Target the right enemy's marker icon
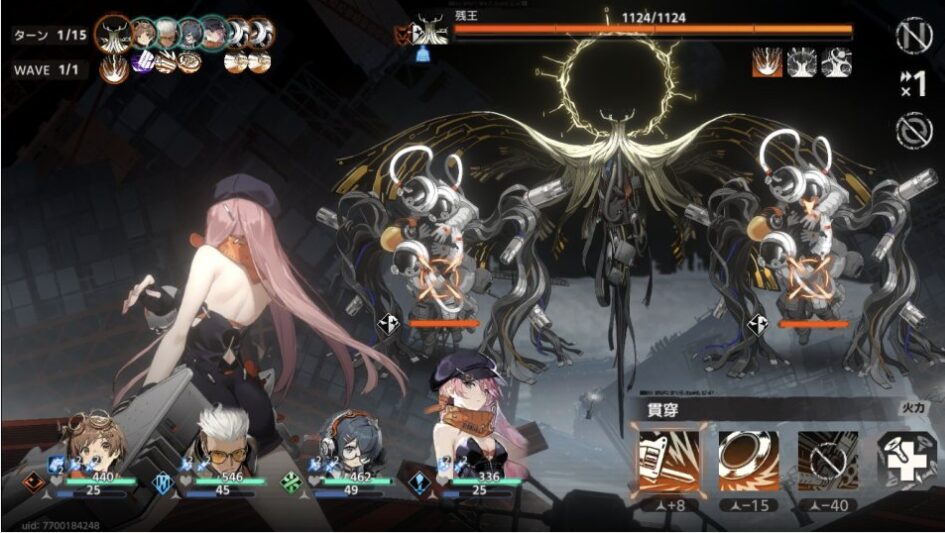Image resolution: width=945 pixels, height=533 pixels. pyautogui.click(x=758, y=323)
